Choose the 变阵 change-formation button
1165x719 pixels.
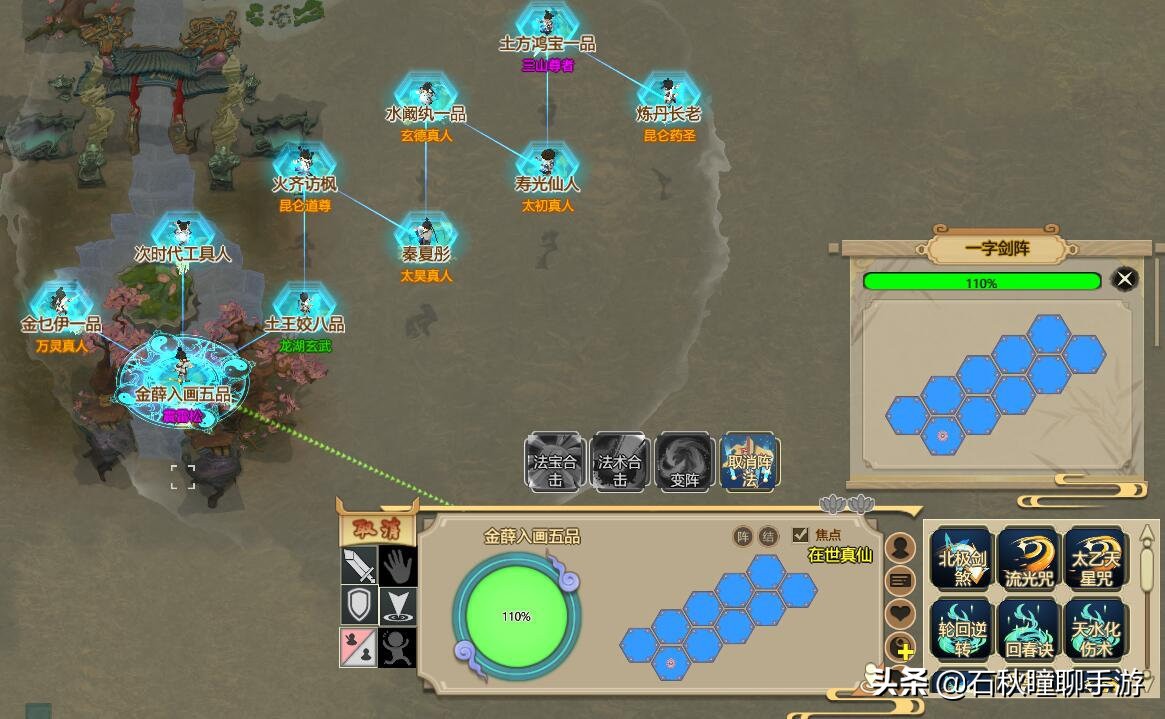684,461
